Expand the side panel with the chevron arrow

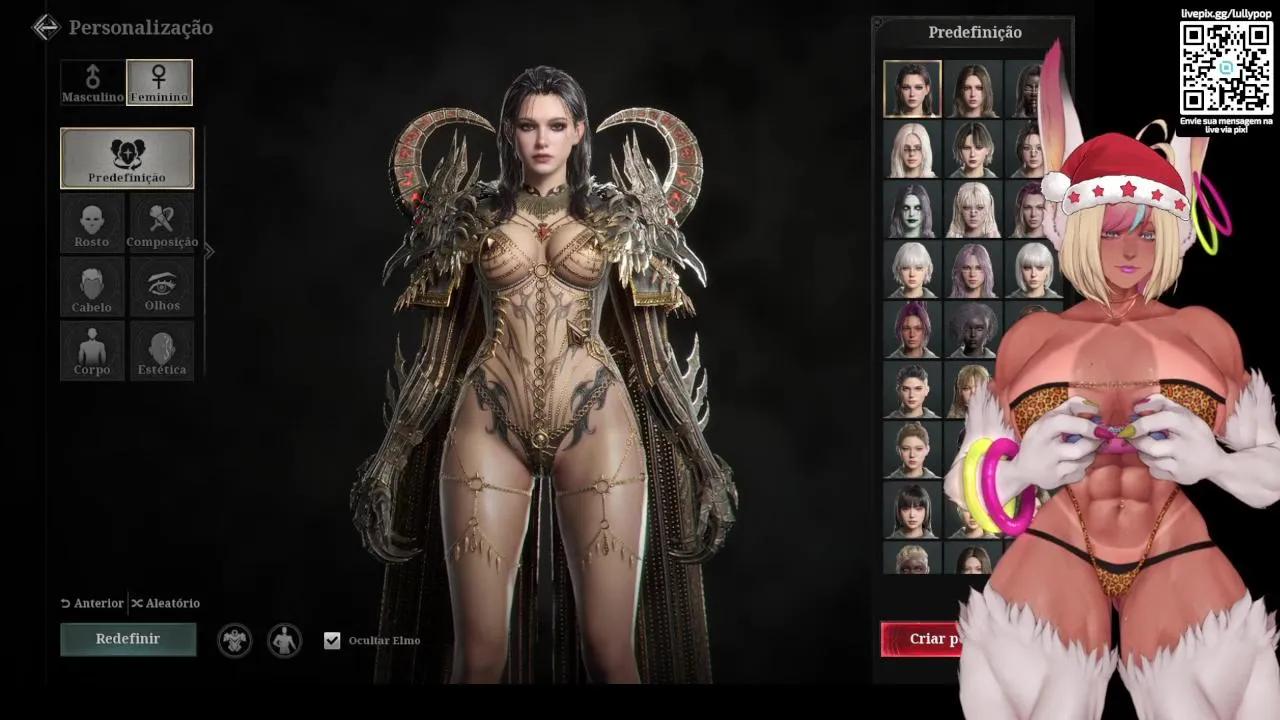click(209, 251)
